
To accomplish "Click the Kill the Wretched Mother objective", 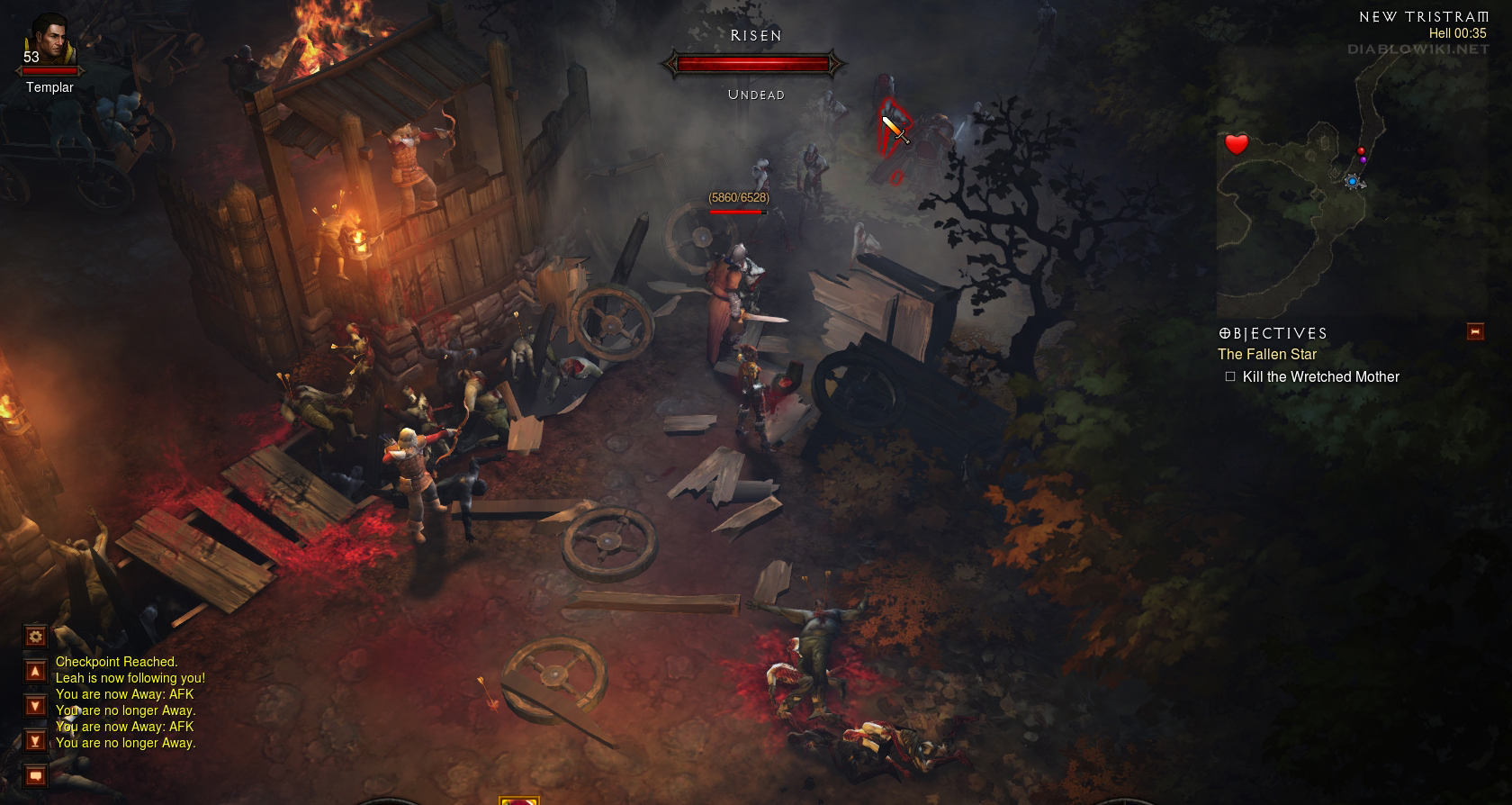I will 1320,377.
